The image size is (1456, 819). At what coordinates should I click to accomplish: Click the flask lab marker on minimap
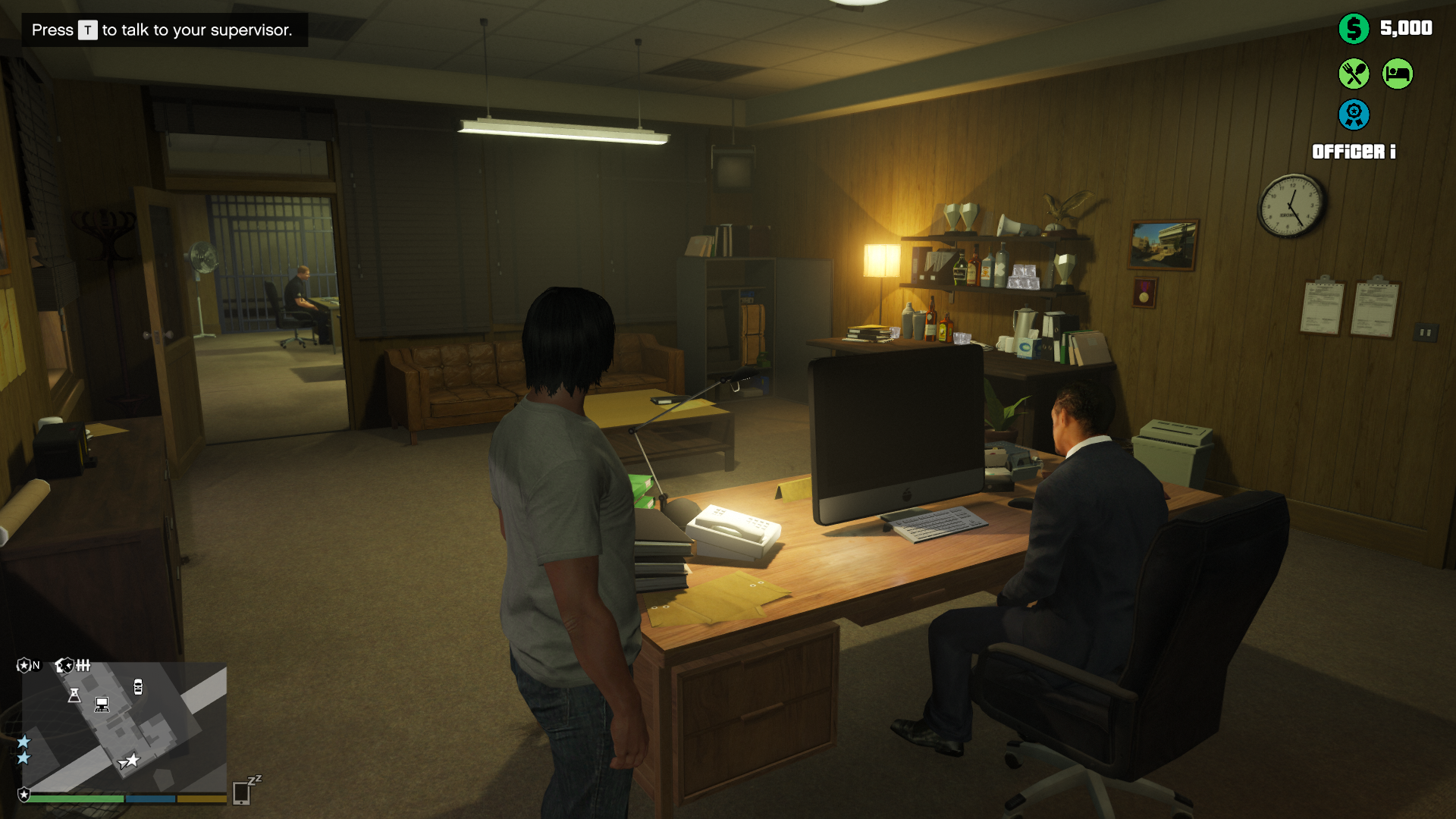coord(74,695)
